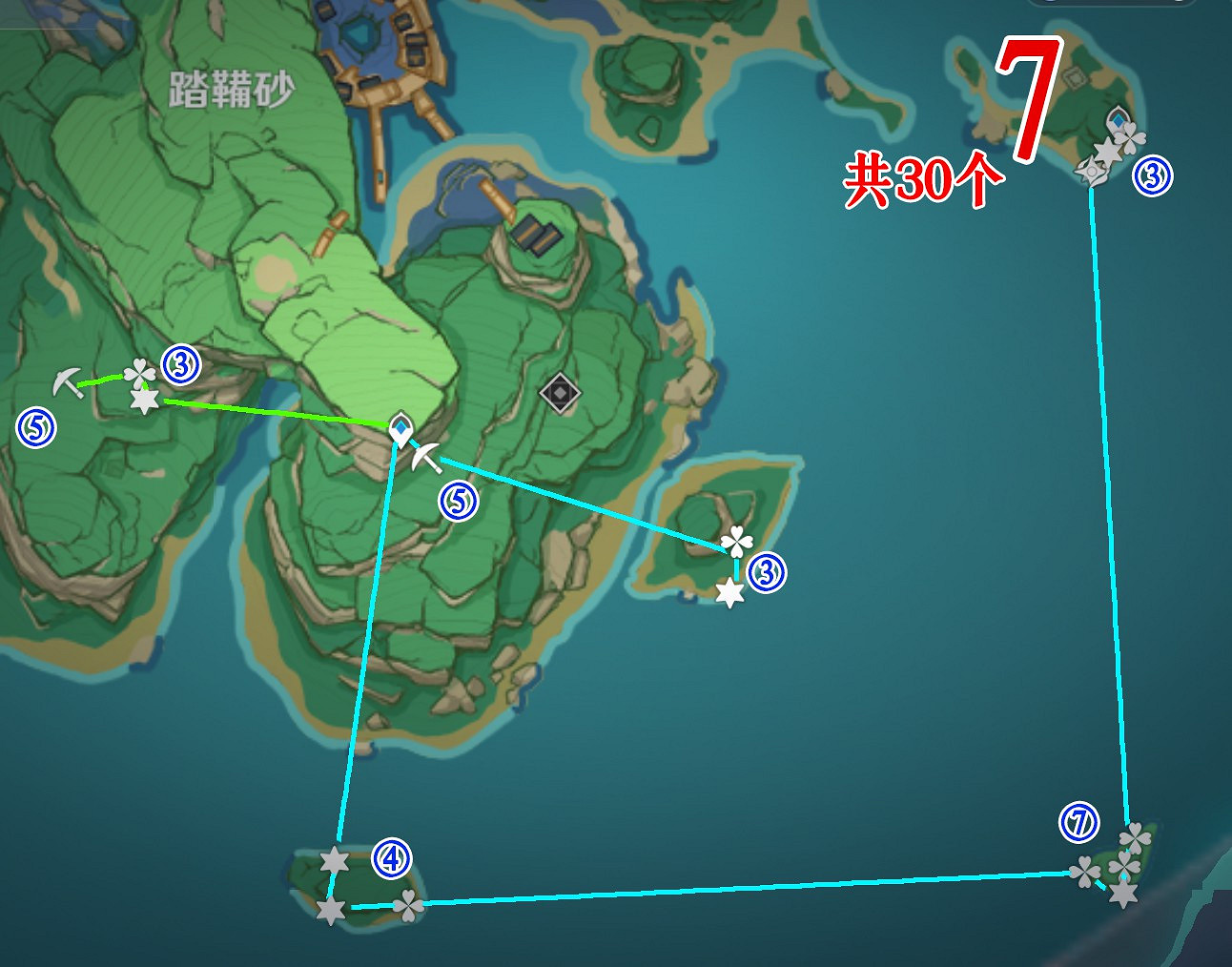This screenshot has height=967, width=1232.
Task: Open the black diamond domain marker
Action: 558,395
